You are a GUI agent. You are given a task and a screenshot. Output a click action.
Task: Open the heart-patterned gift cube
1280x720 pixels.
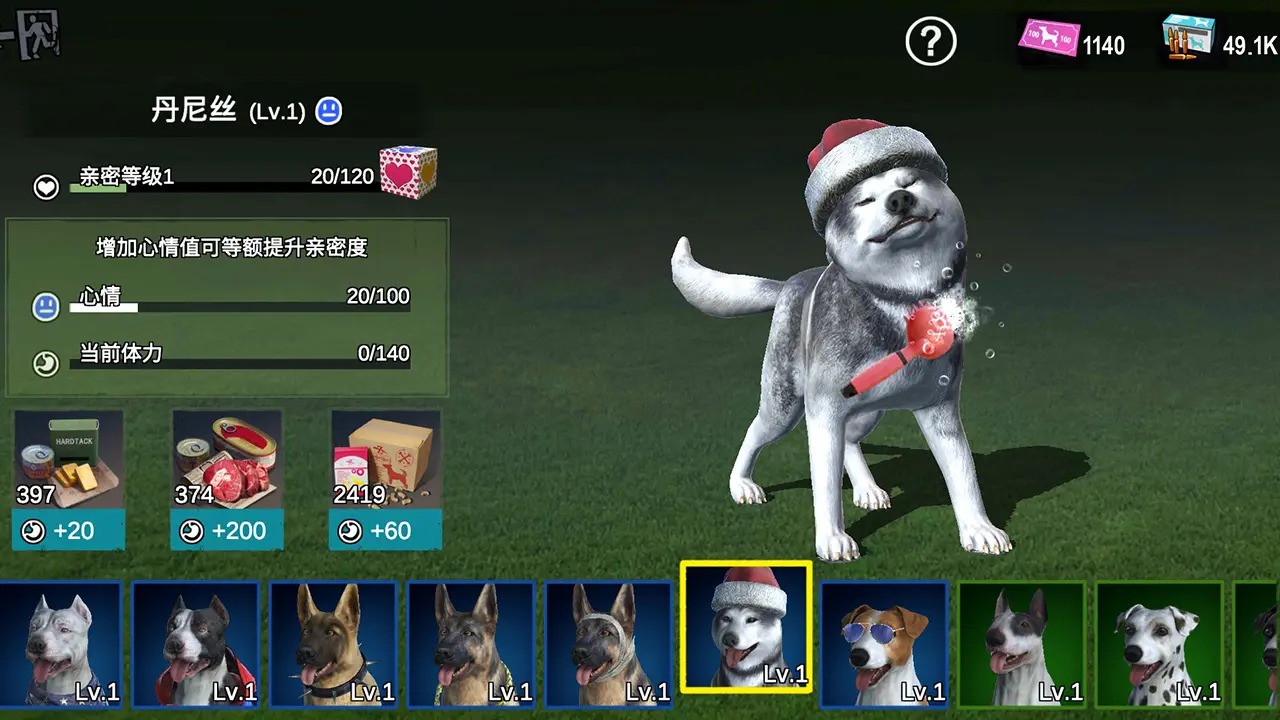(406, 172)
